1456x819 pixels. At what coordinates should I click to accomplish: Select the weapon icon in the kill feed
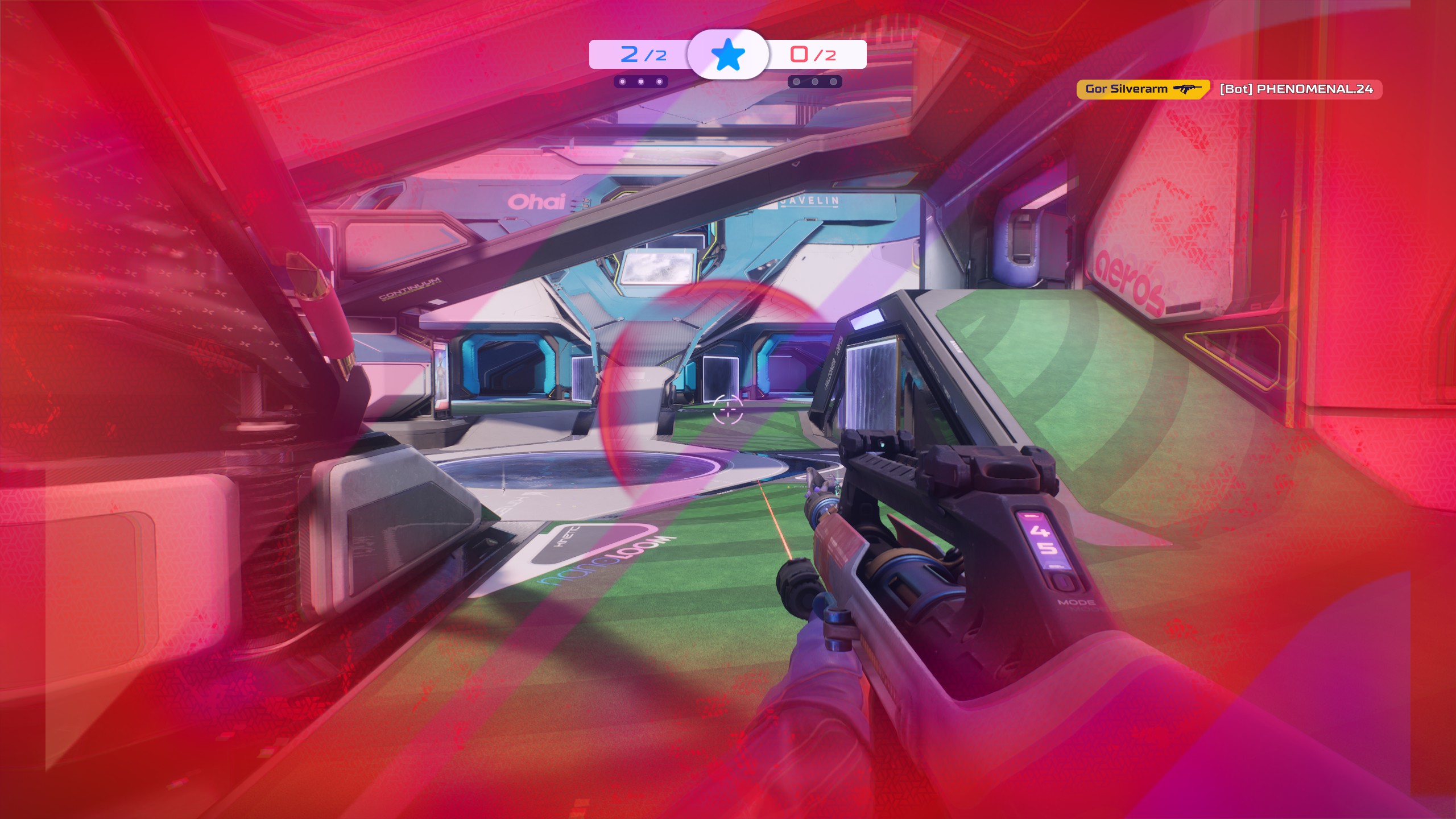tap(1187, 89)
